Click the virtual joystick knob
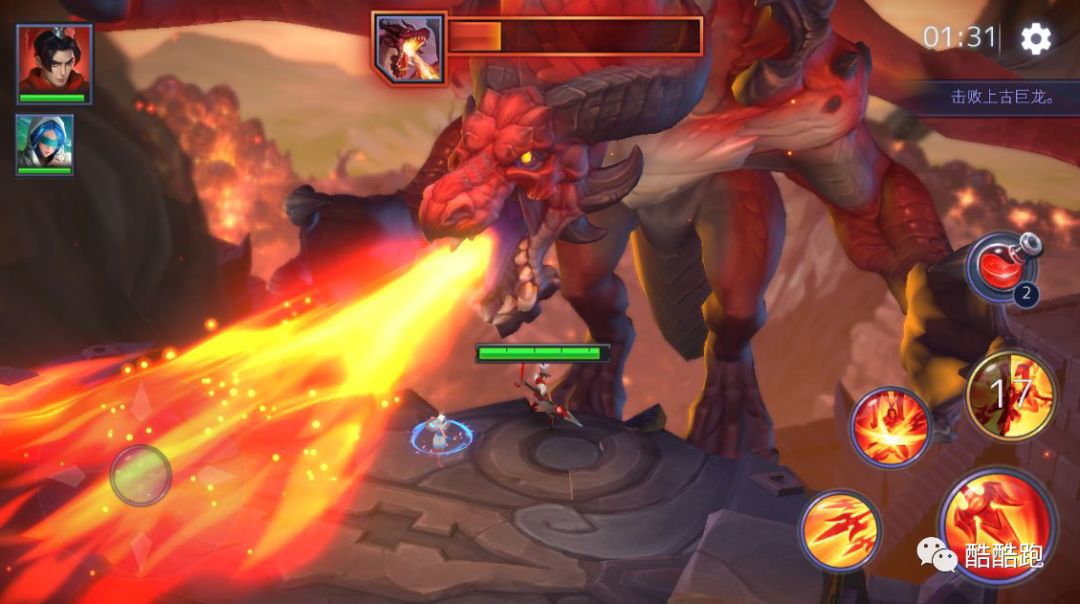This screenshot has width=1080, height=604. [140, 475]
